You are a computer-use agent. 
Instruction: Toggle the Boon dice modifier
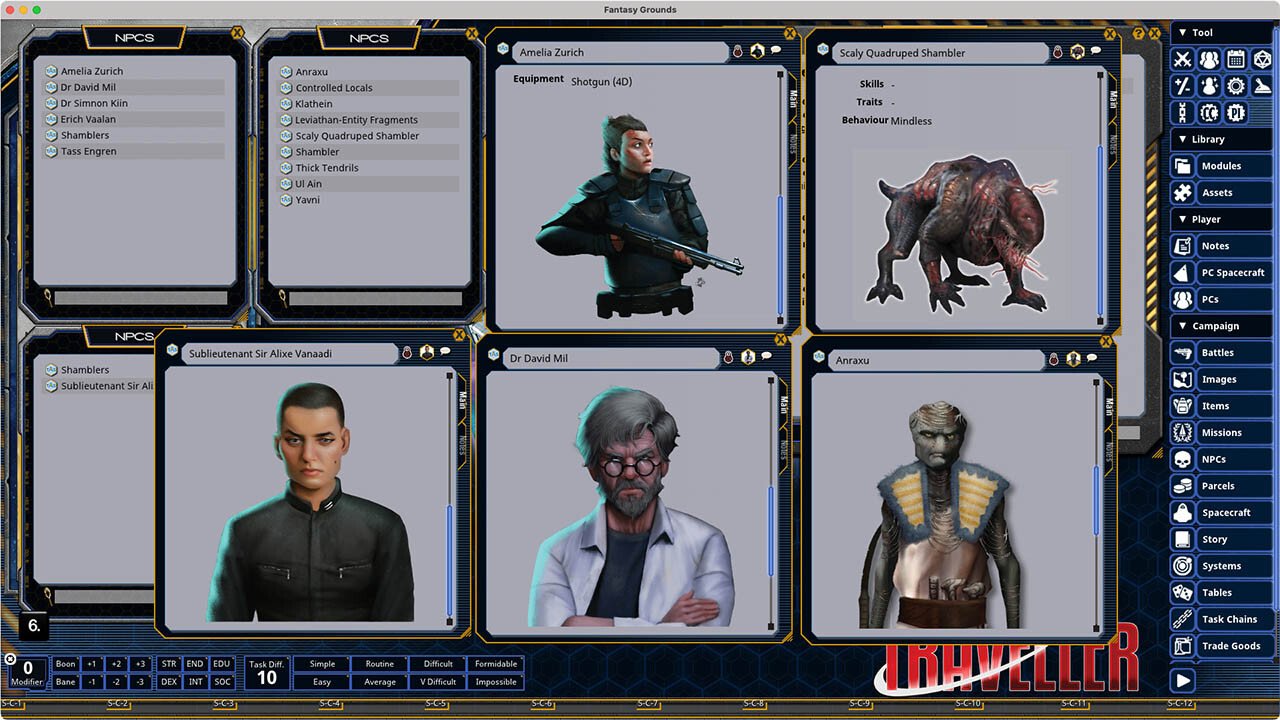(64, 664)
